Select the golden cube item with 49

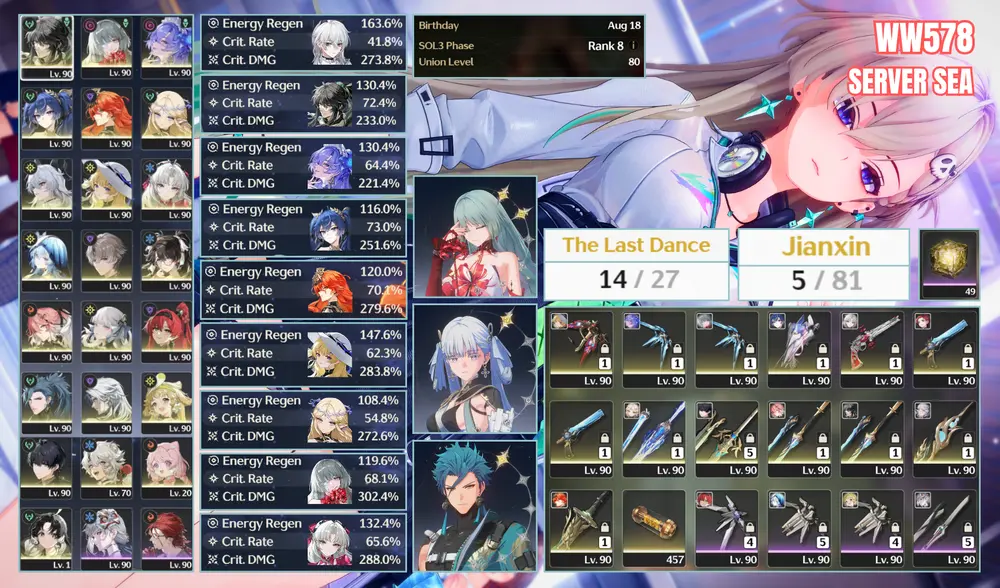pyautogui.click(x=949, y=264)
